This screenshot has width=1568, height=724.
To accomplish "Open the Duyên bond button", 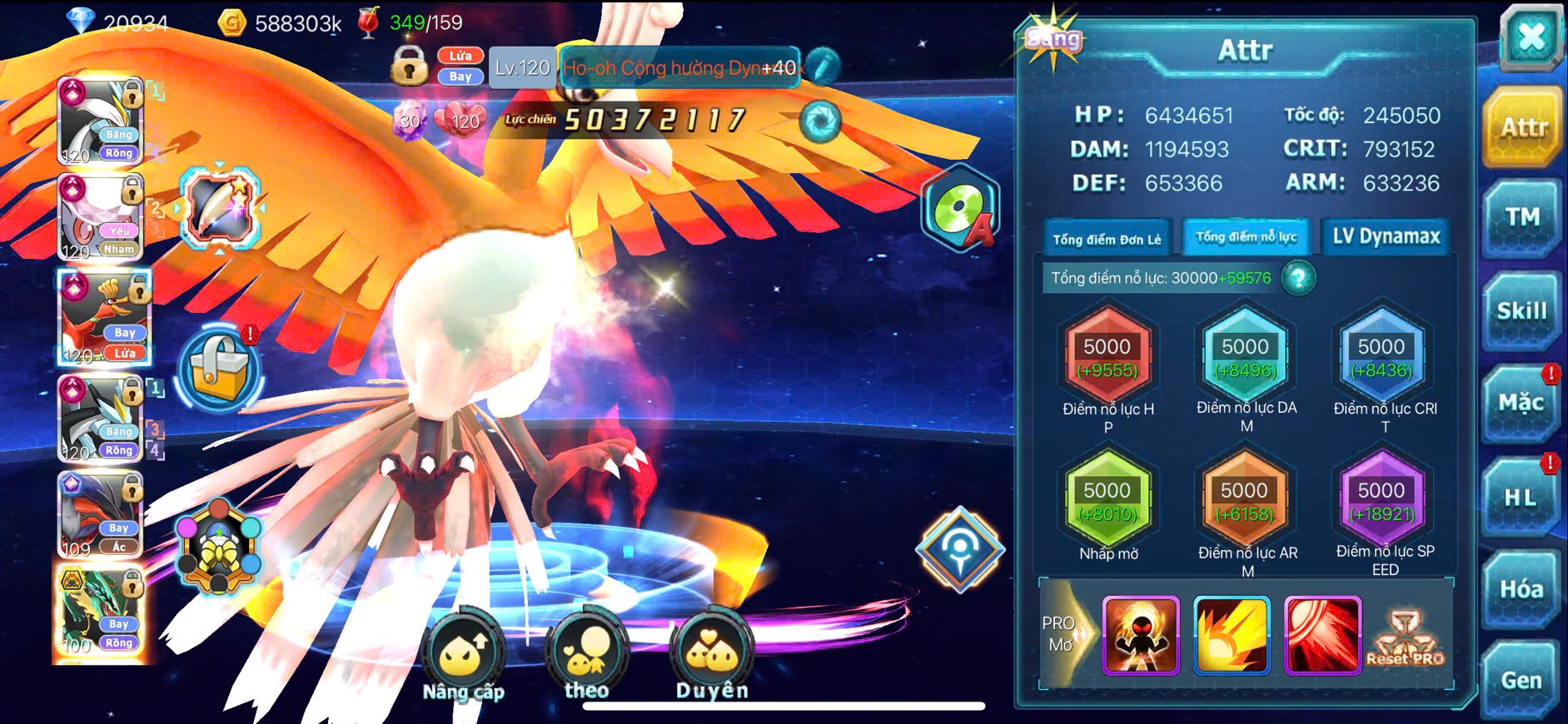I will point(712,656).
